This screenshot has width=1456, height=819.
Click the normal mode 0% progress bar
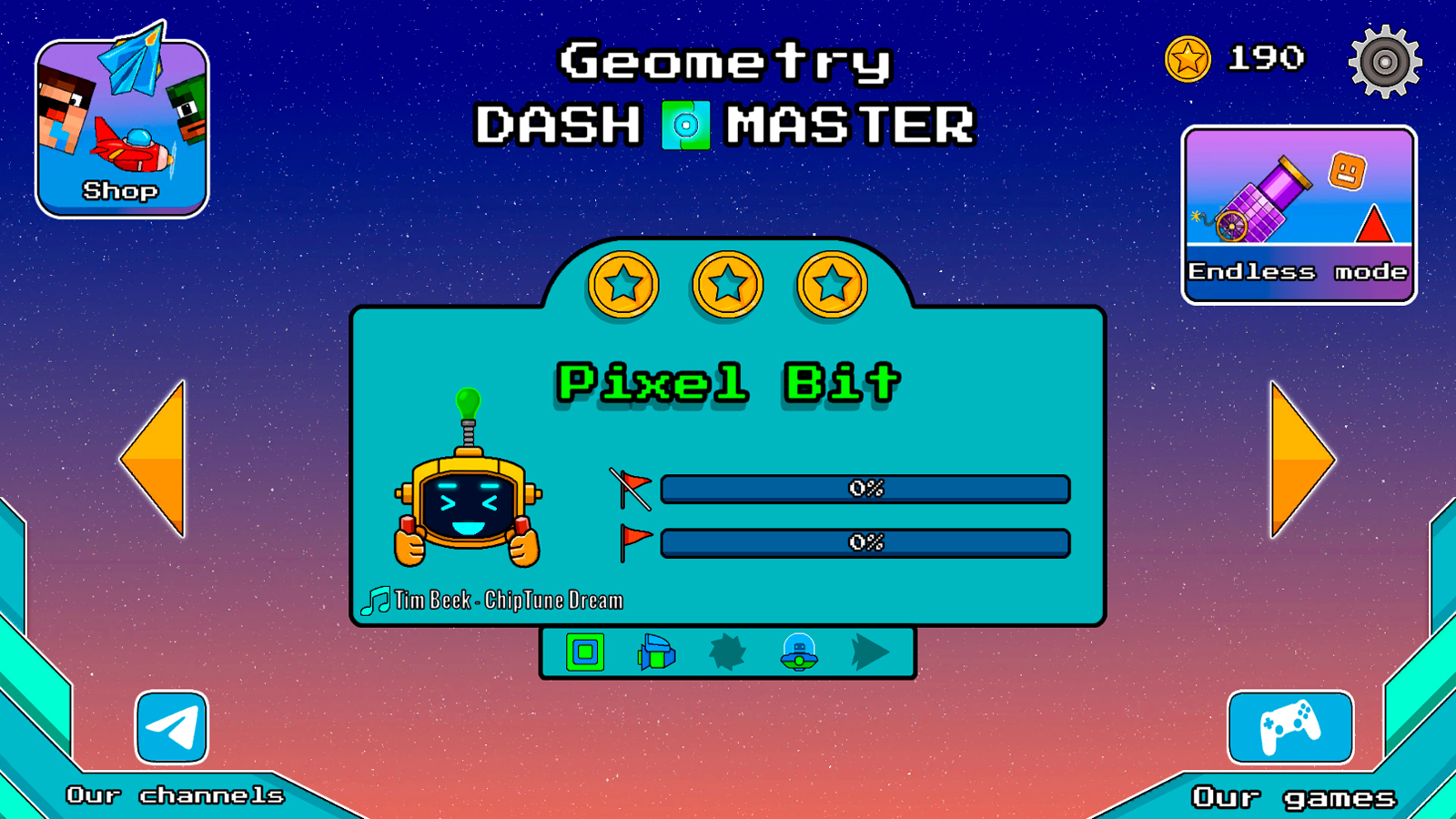(864, 489)
